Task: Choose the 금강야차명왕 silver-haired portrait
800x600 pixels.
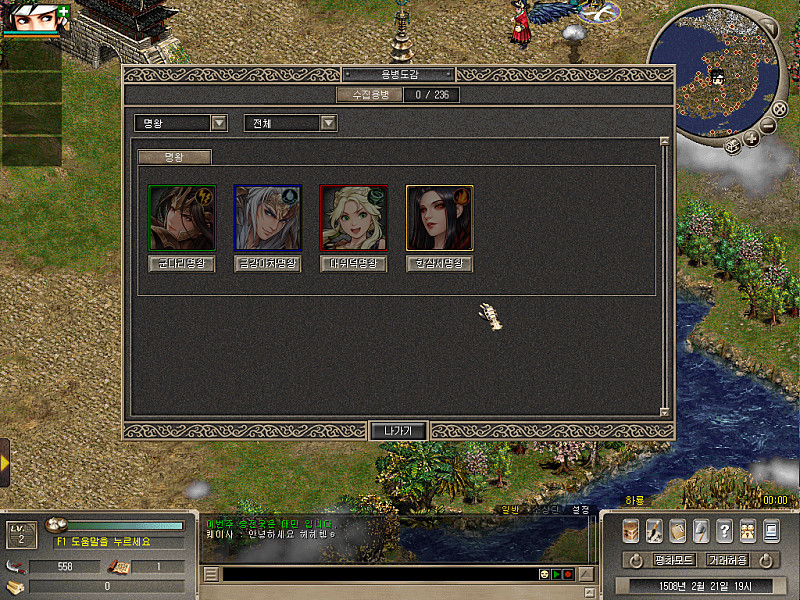Action: pyautogui.click(x=267, y=217)
